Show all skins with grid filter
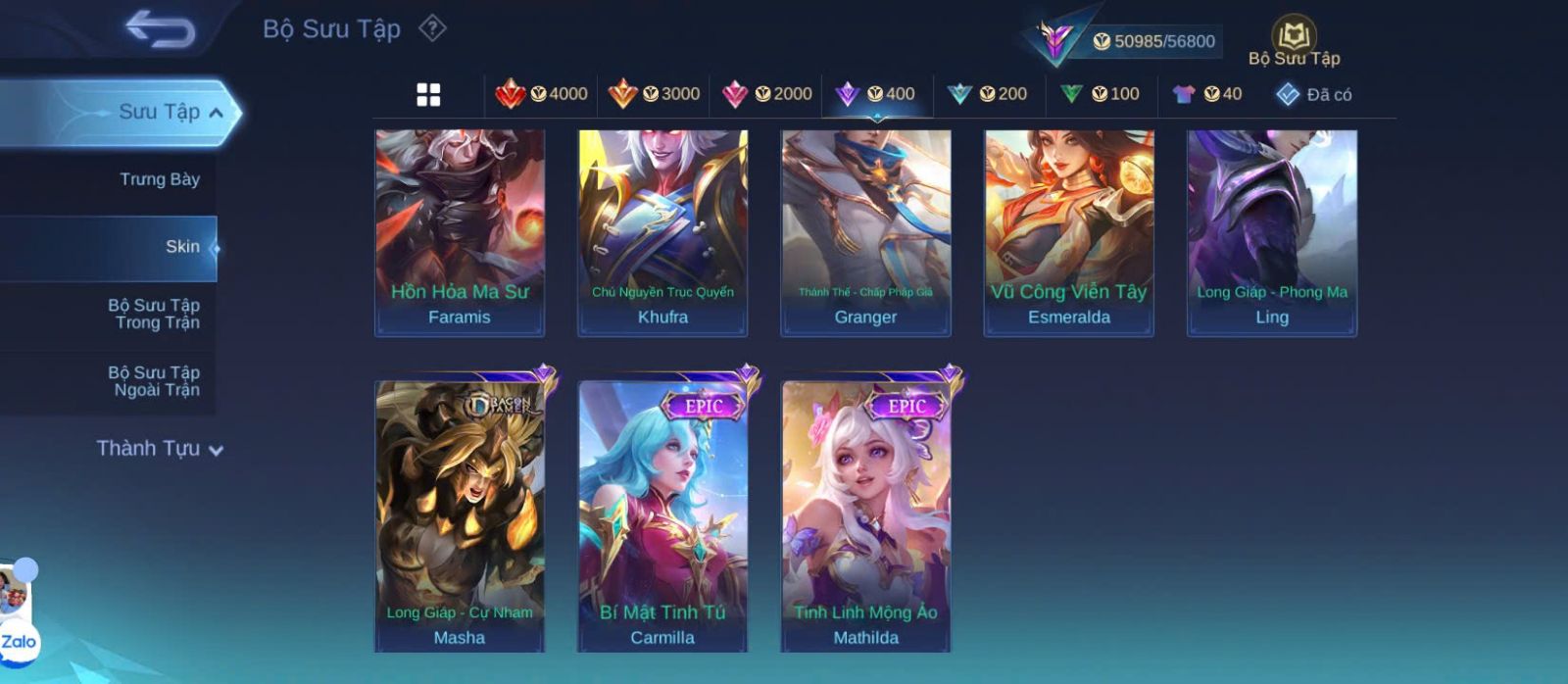The width and height of the screenshot is (1568, 684). pyautogui.click(x=428, y=94)
